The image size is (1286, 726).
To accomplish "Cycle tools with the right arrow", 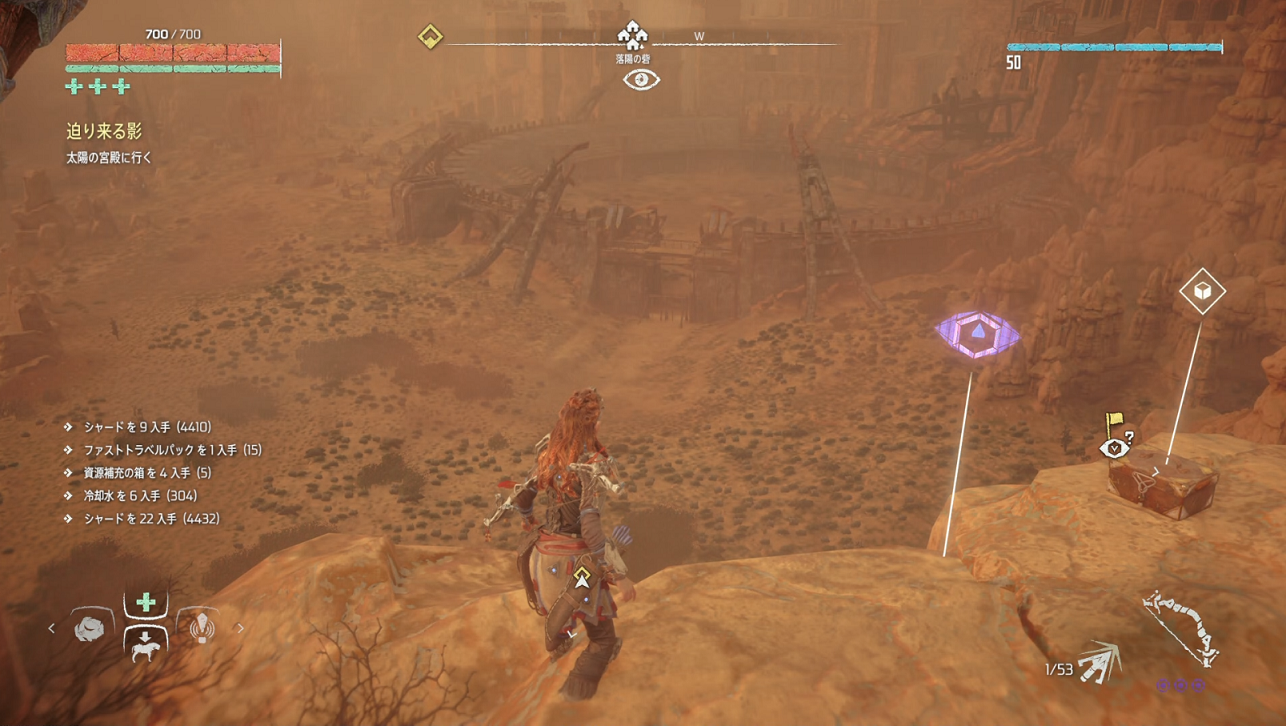I will coord(240,628).
